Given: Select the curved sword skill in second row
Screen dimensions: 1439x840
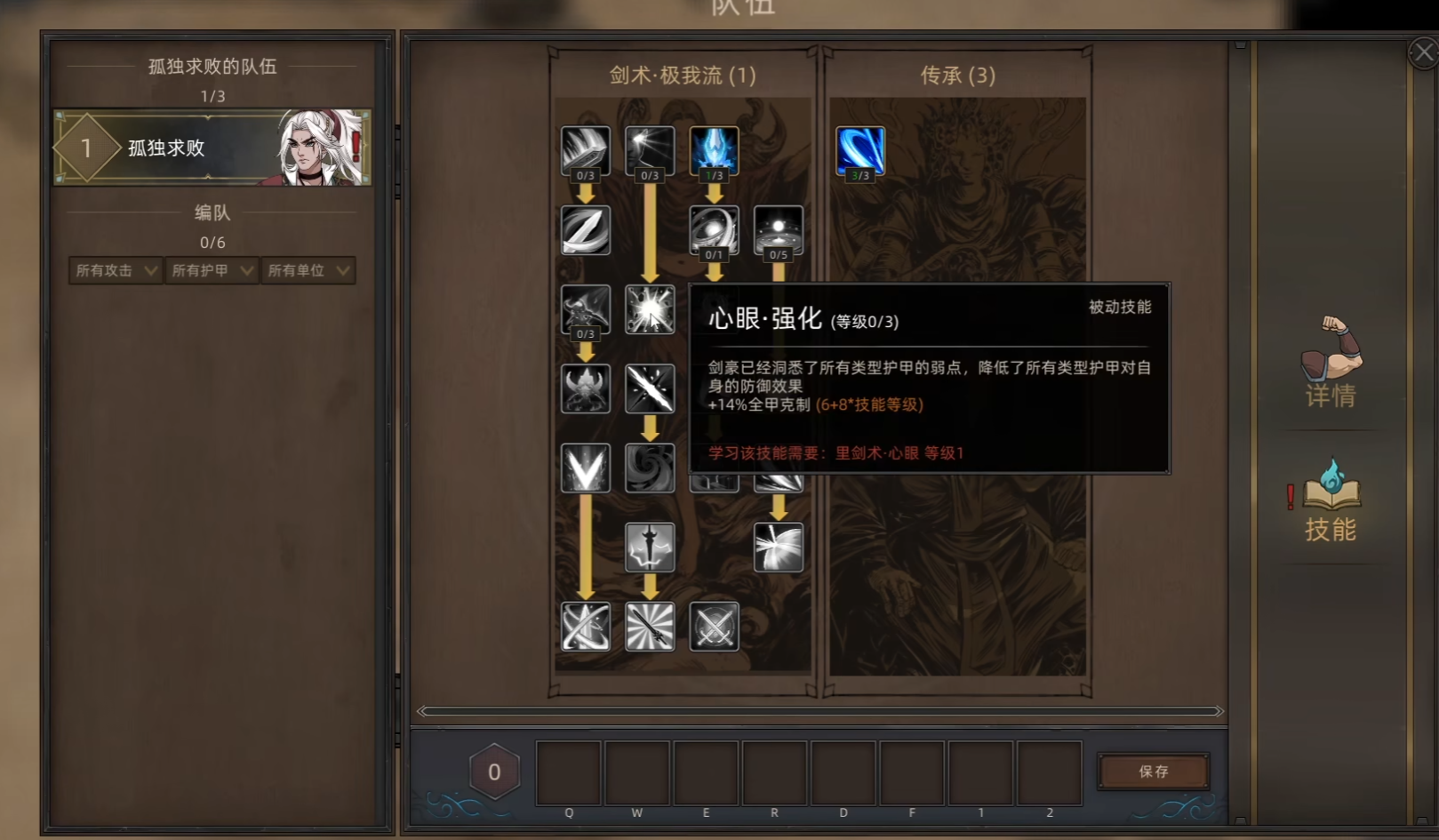Looking at the screenshot, I should pyautogui.click(x=586, y=229).
